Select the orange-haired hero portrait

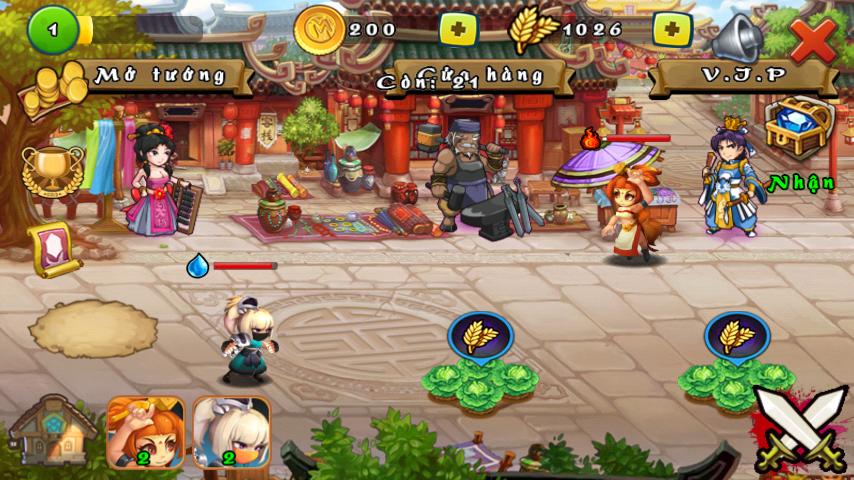pyautogui.click(x=145, y=432)
